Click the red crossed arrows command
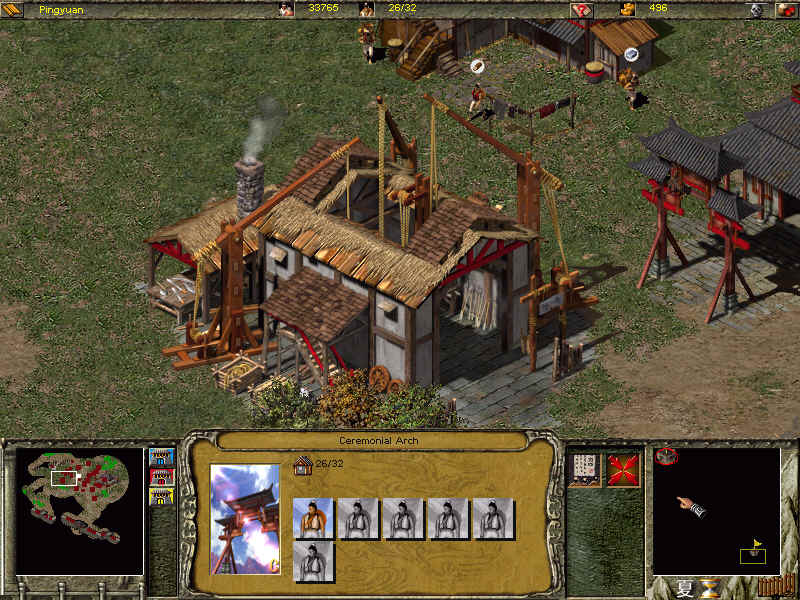 [x=624, y=469]
